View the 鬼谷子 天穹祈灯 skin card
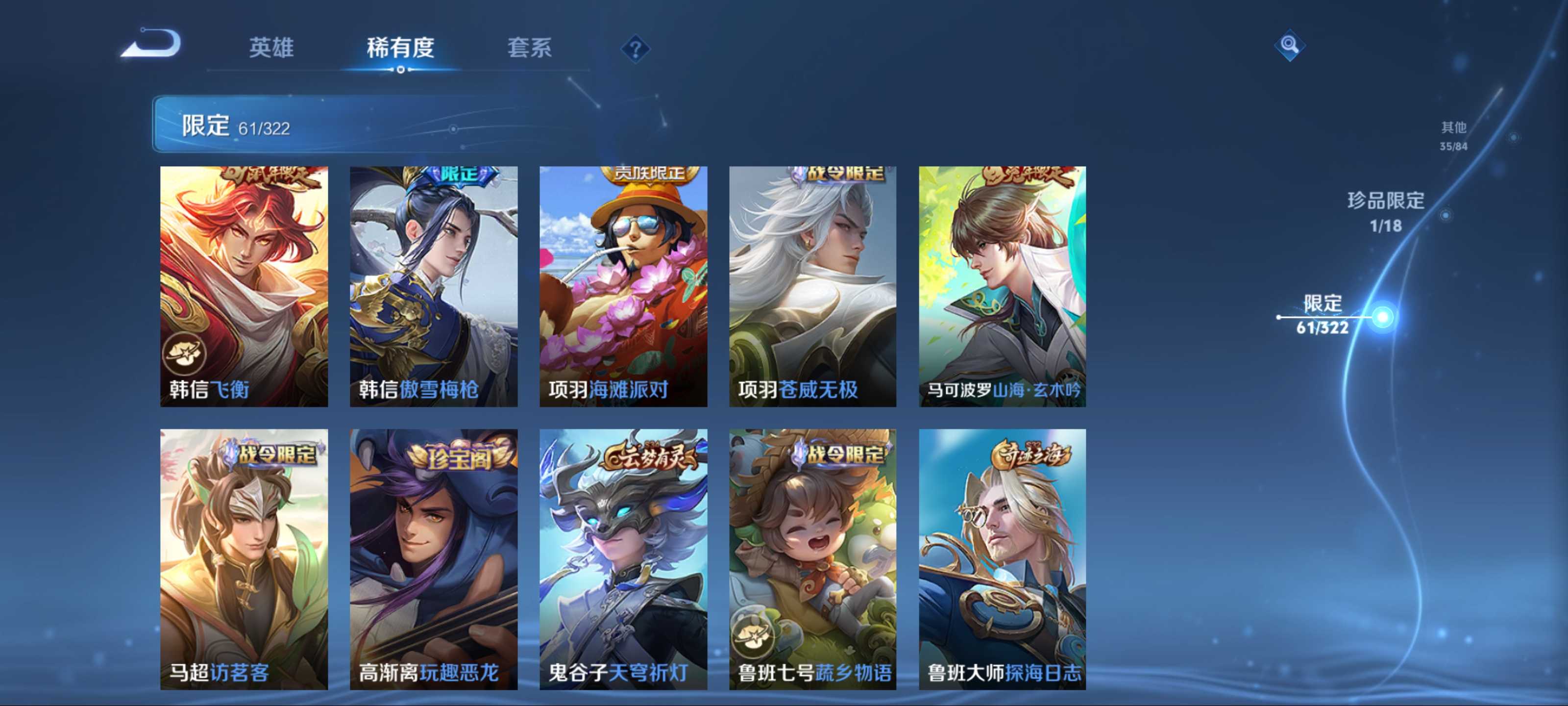Viewport: 1568px width, 706px height. pos(623,558)
